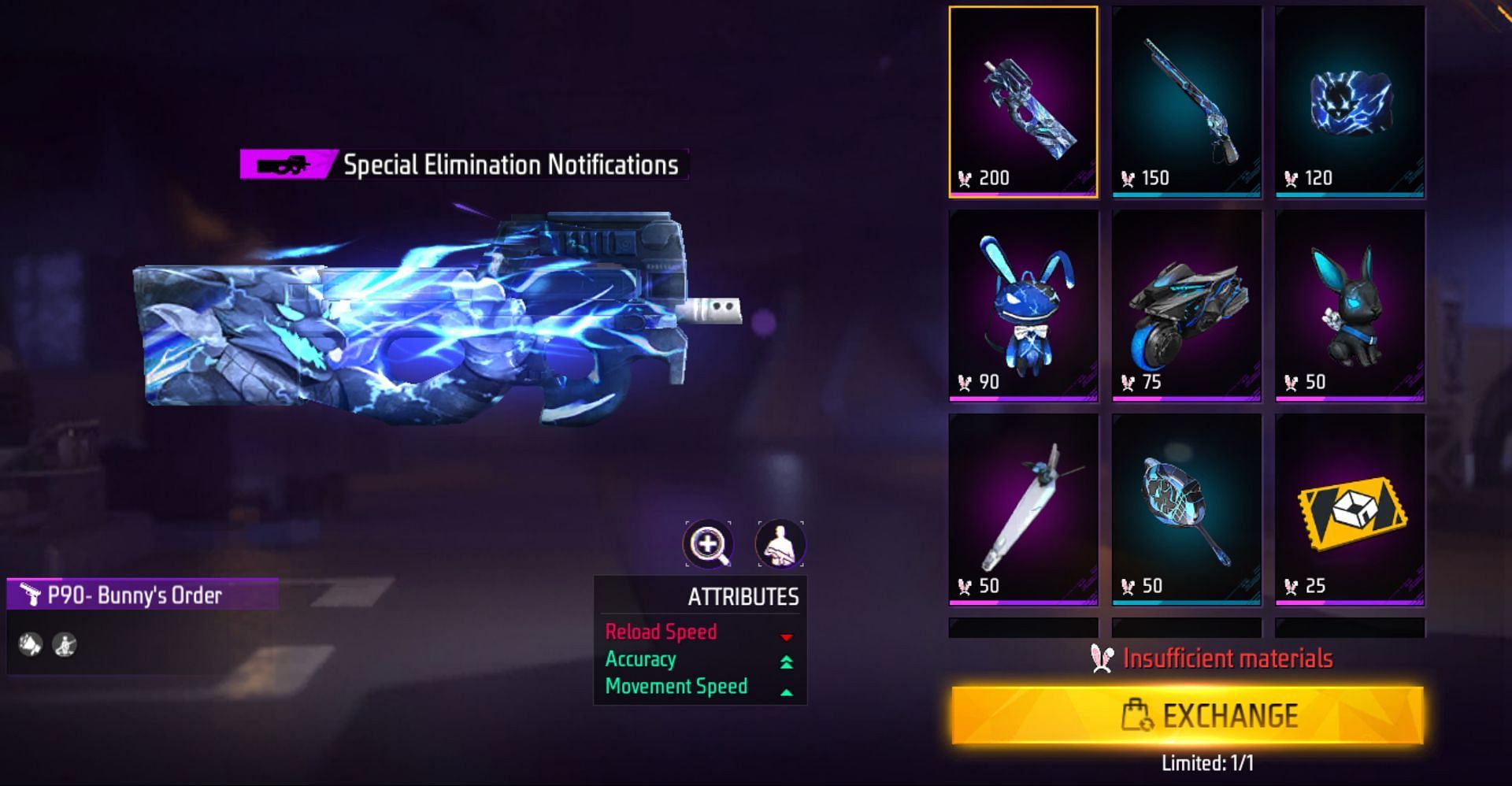
Task: Click the second skin feature icon under P90 name
Action: 65,645
